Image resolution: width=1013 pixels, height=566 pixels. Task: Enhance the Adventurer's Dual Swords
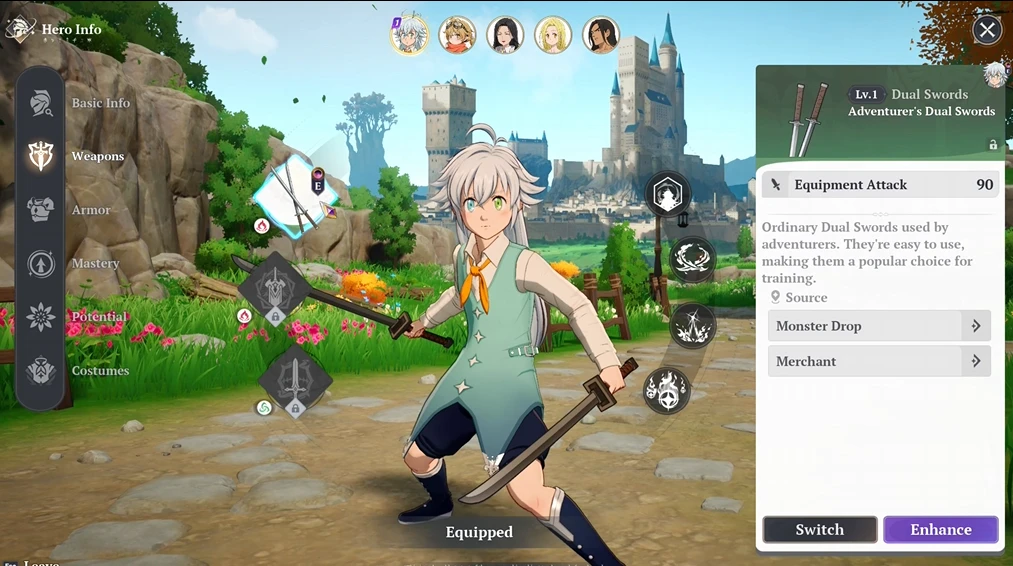940,530
